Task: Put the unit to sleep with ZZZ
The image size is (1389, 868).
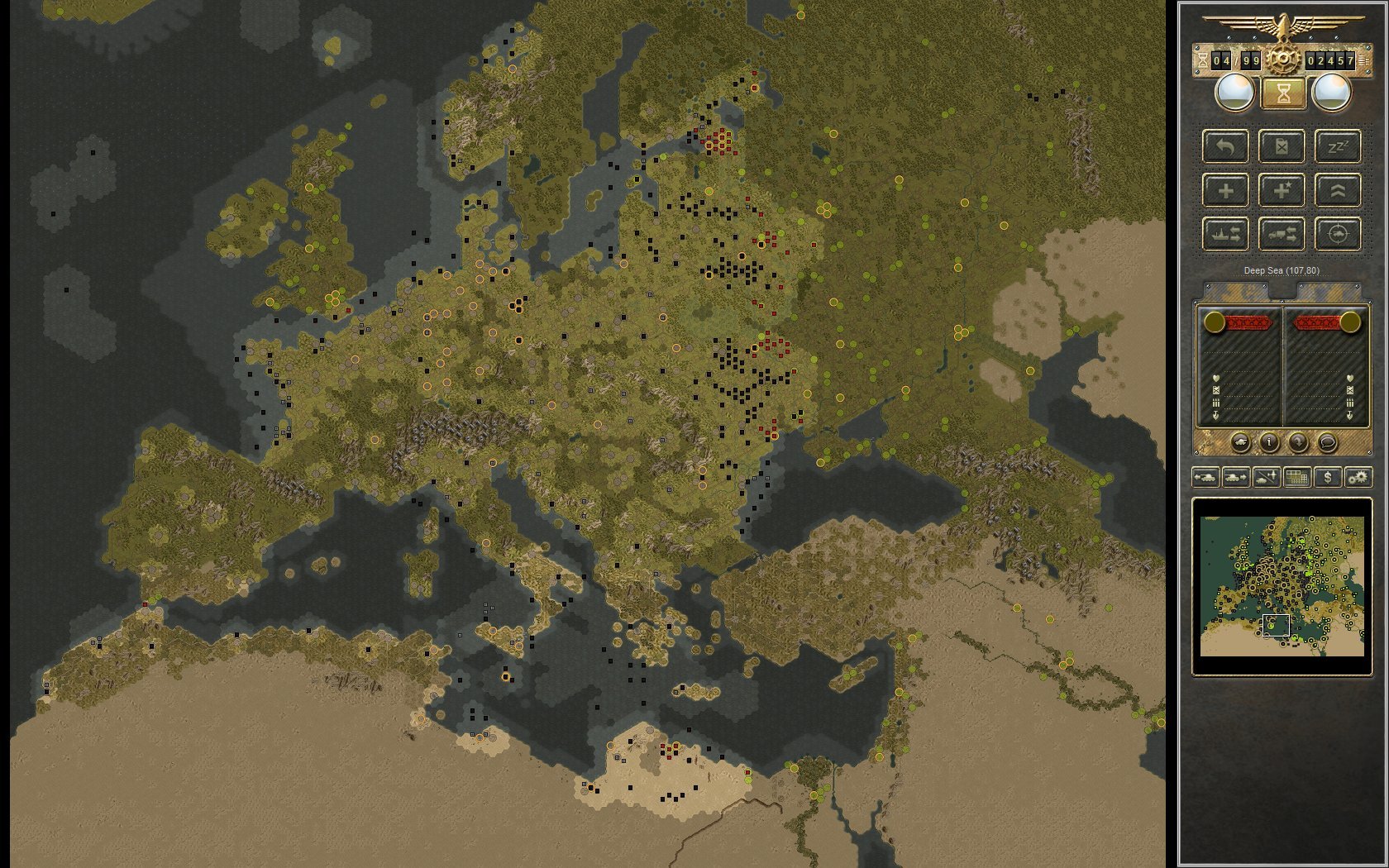Action: (1337, 147)
